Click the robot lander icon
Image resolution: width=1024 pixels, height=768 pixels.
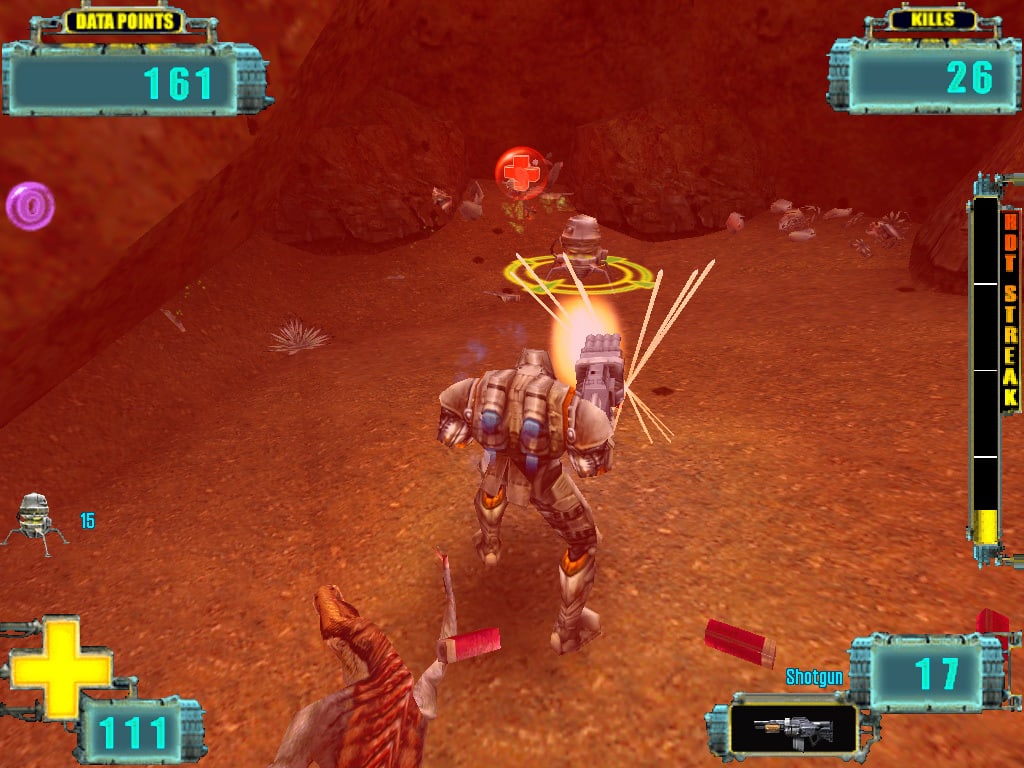[x=34, y=518]
